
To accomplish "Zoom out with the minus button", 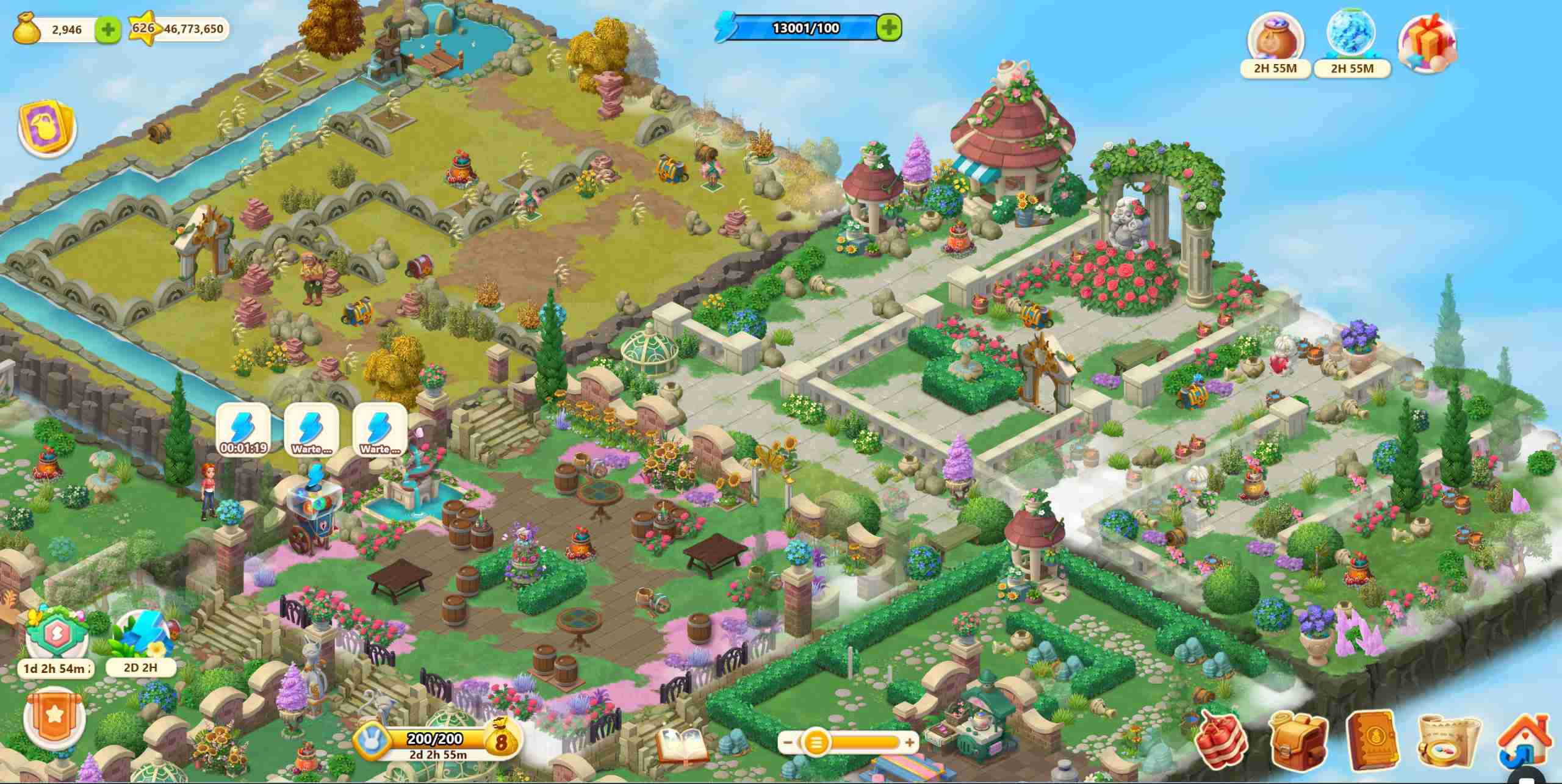I will pyautogui.click(x=788, y=743).
